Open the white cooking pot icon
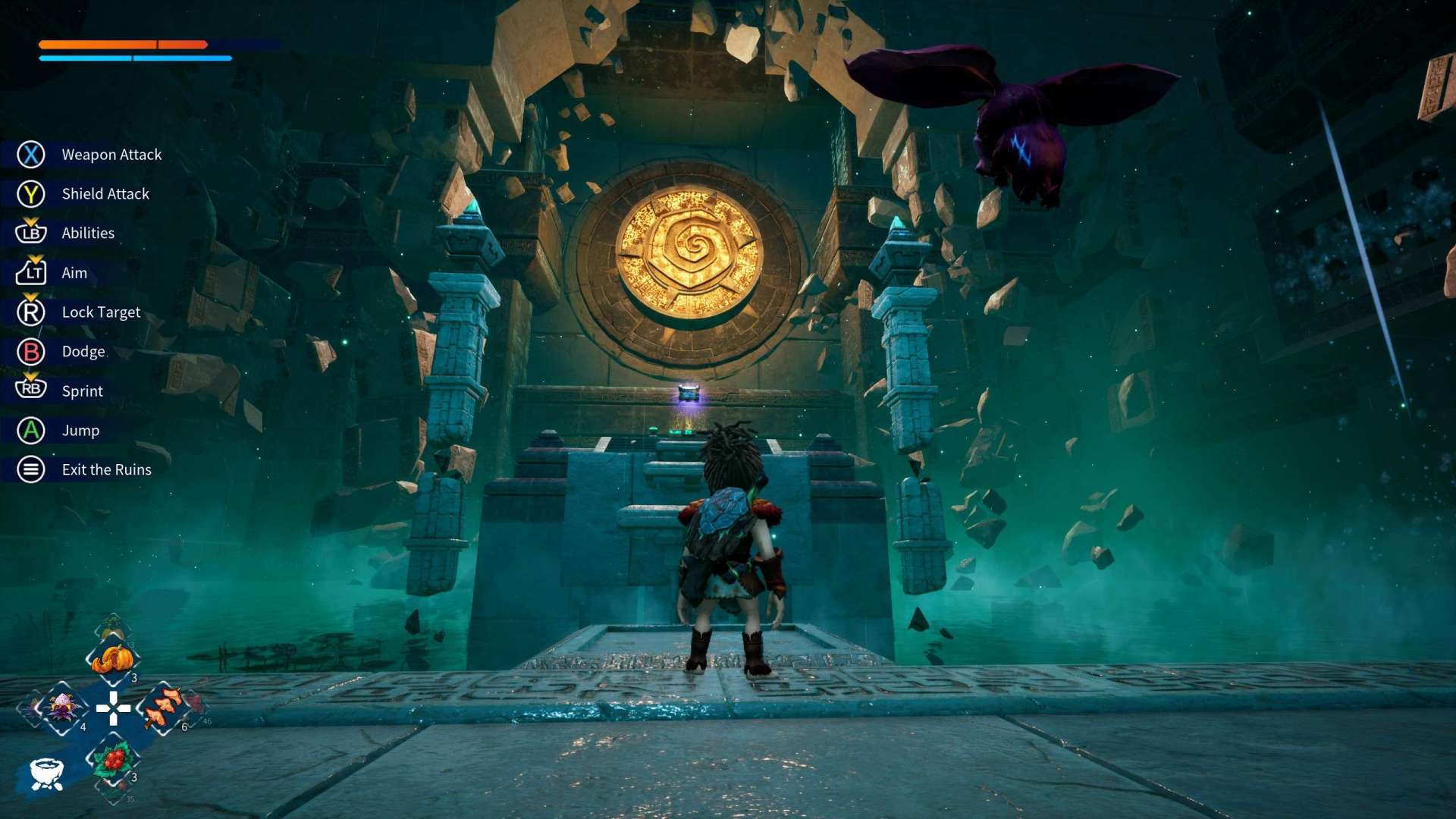 tap(46, 773)
